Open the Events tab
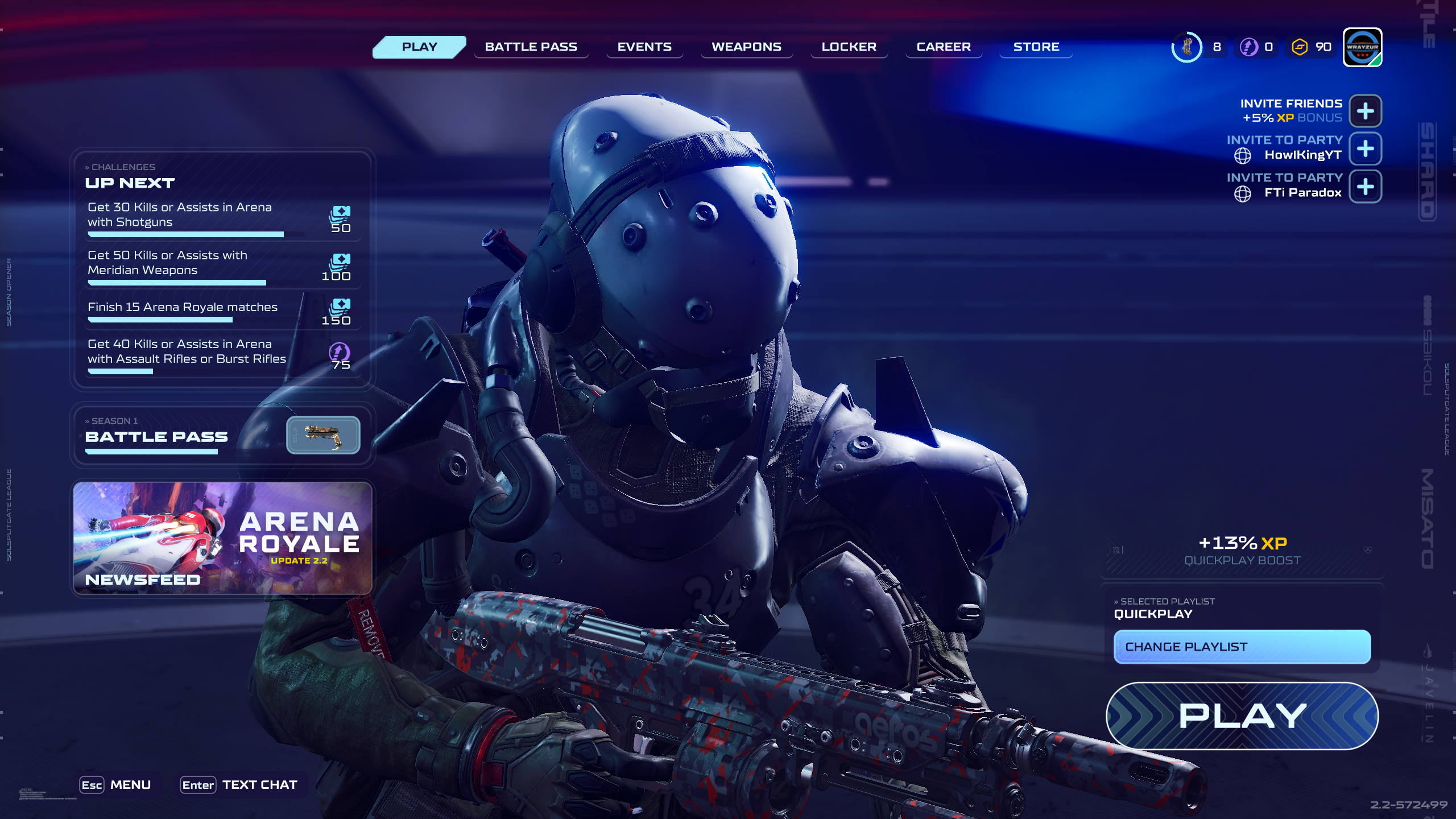 coord(644,47)
